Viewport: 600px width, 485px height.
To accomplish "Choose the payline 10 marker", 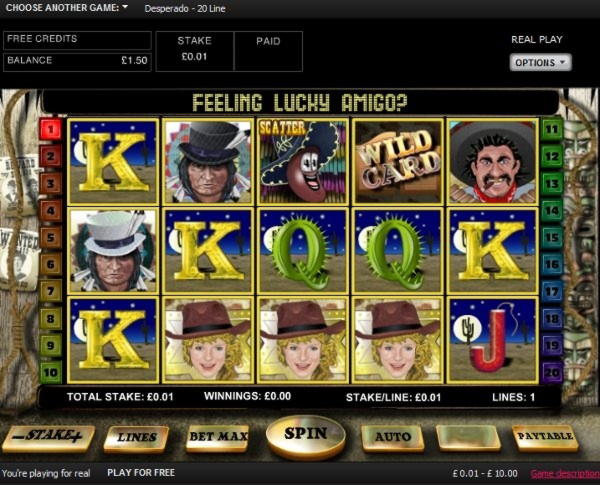I will [51, 370].
